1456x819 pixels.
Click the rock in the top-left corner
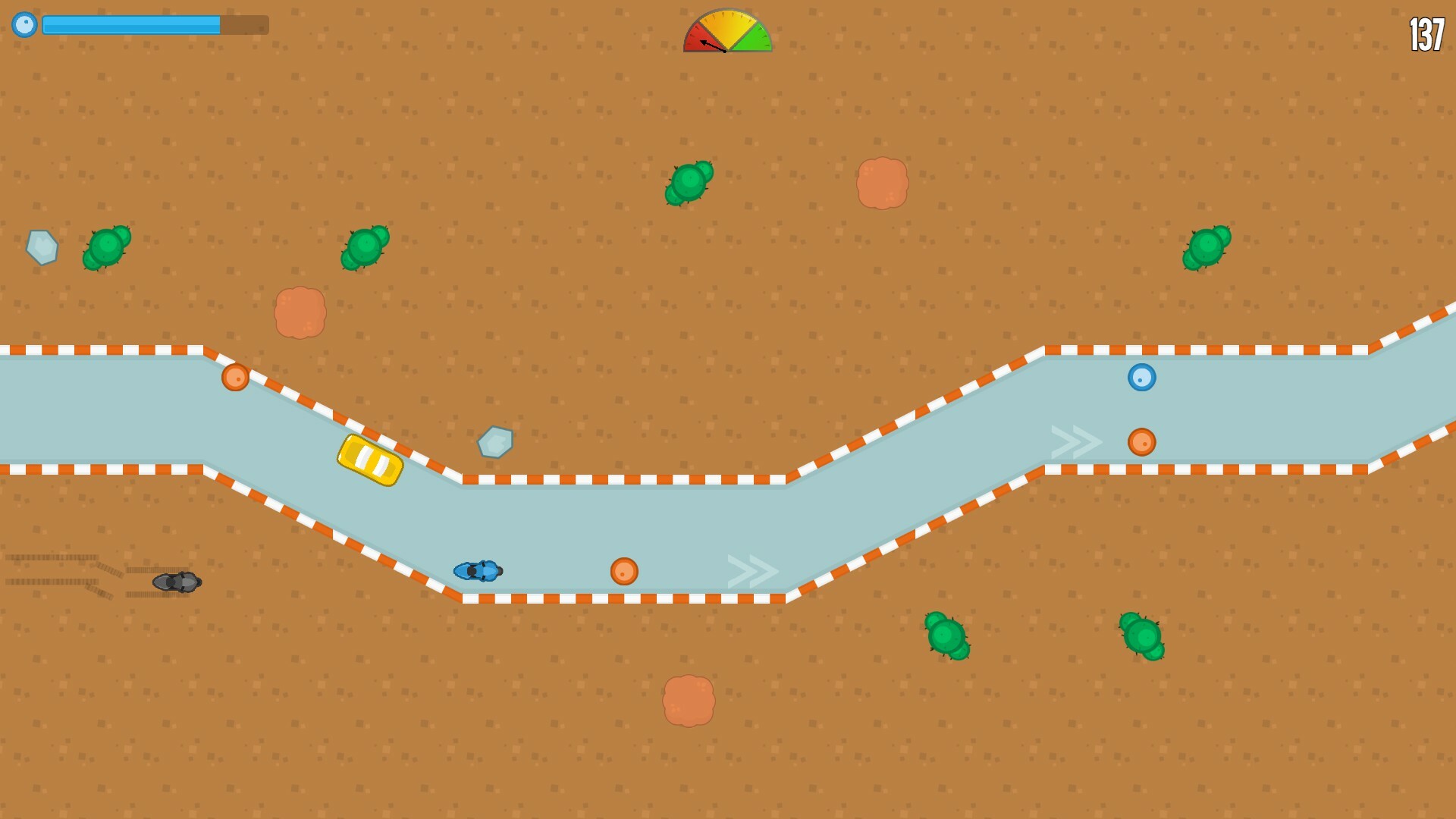click(x=43, y=246)
